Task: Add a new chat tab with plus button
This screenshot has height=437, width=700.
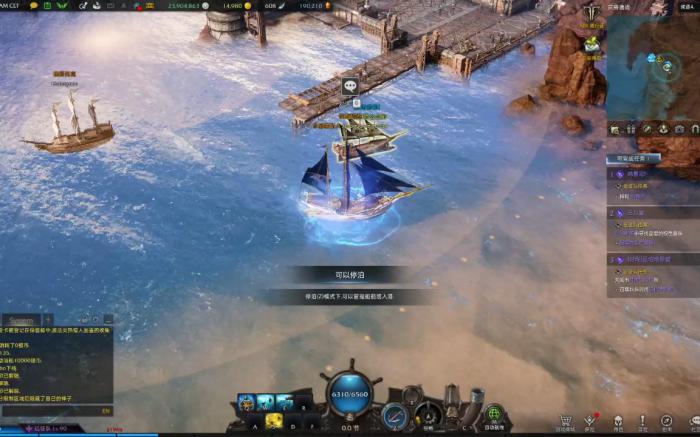Action: pos(48,320)
